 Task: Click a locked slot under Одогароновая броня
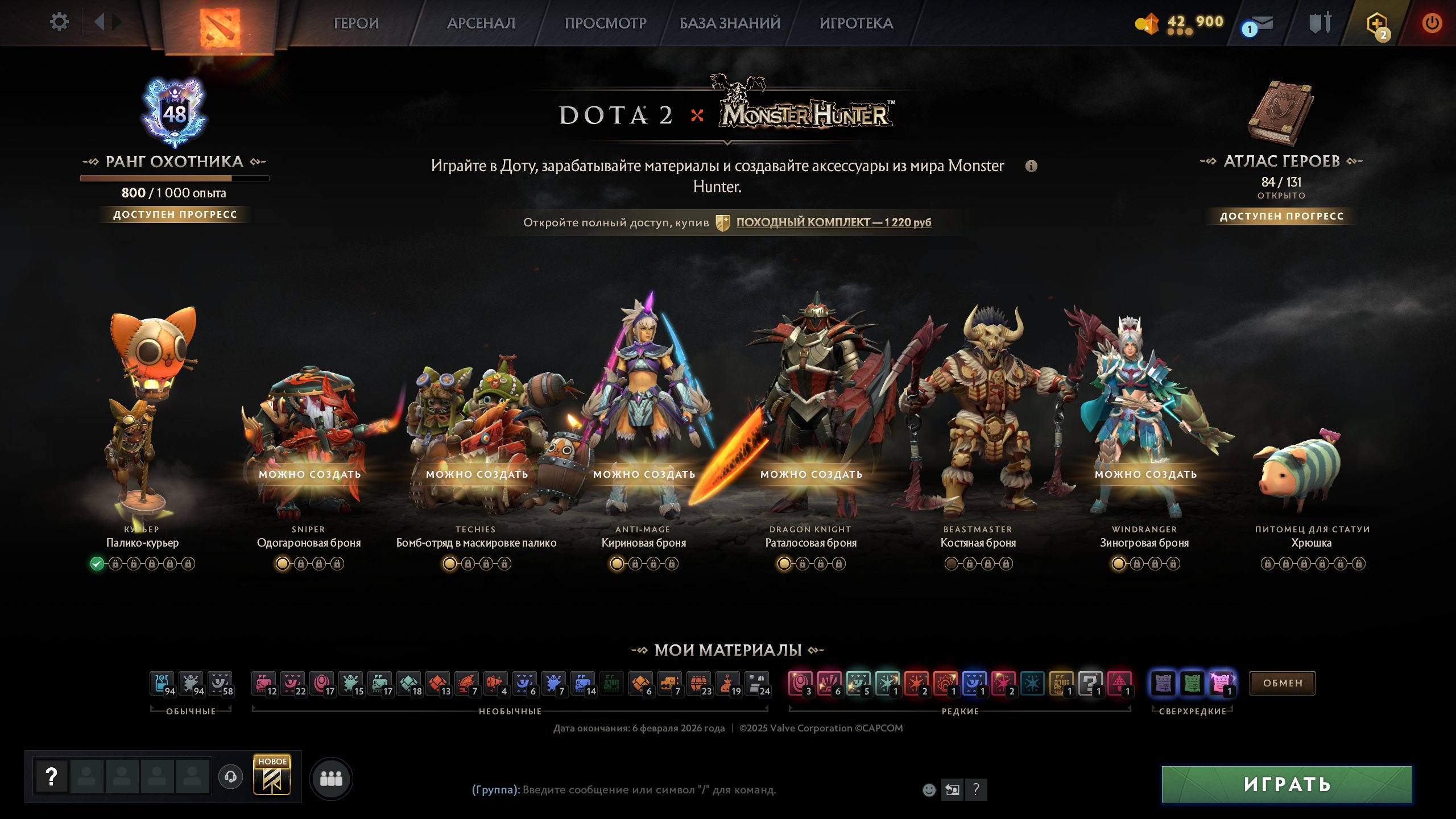pos(300,564)
